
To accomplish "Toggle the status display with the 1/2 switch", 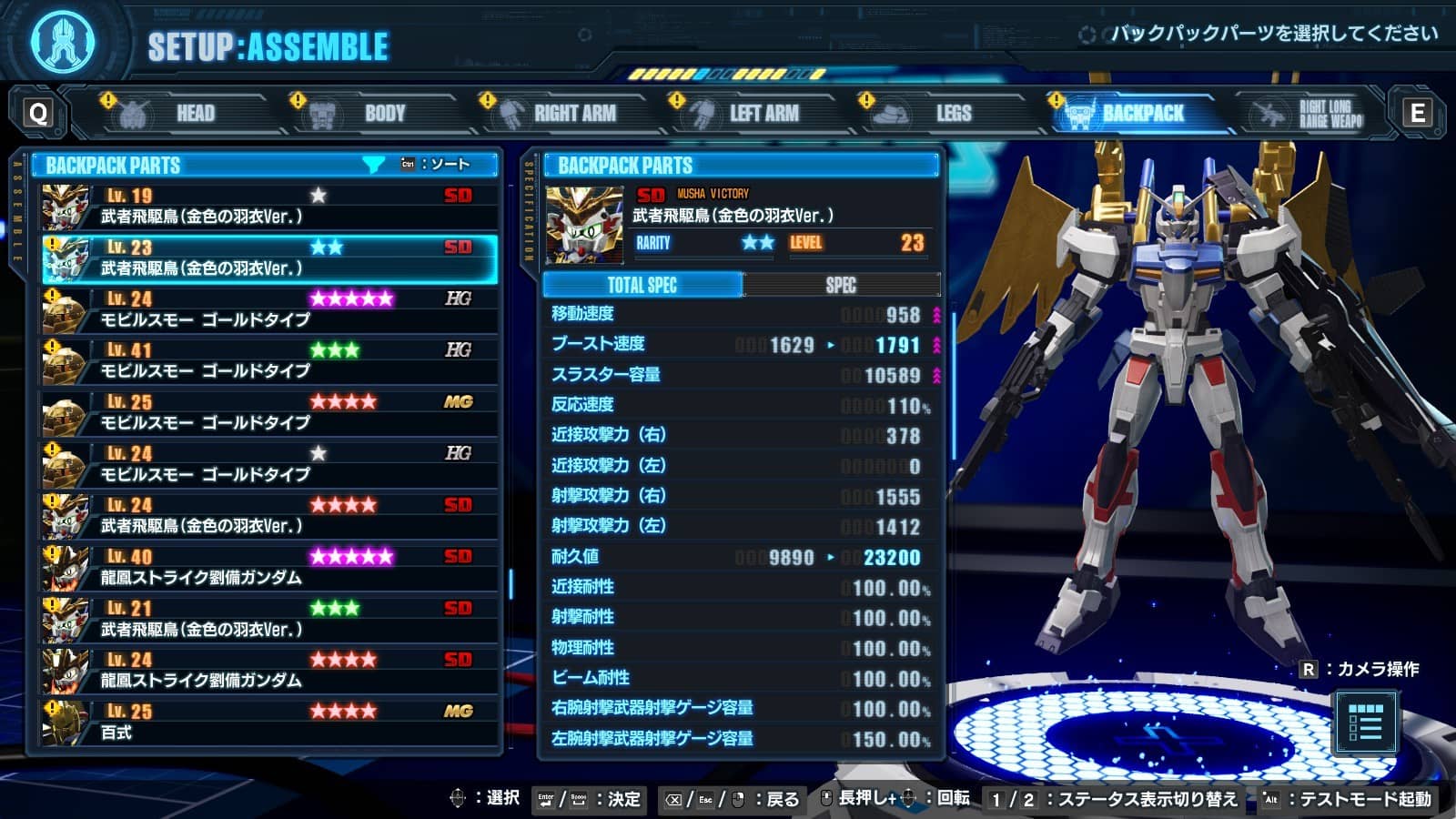I will coord(1010,801).
